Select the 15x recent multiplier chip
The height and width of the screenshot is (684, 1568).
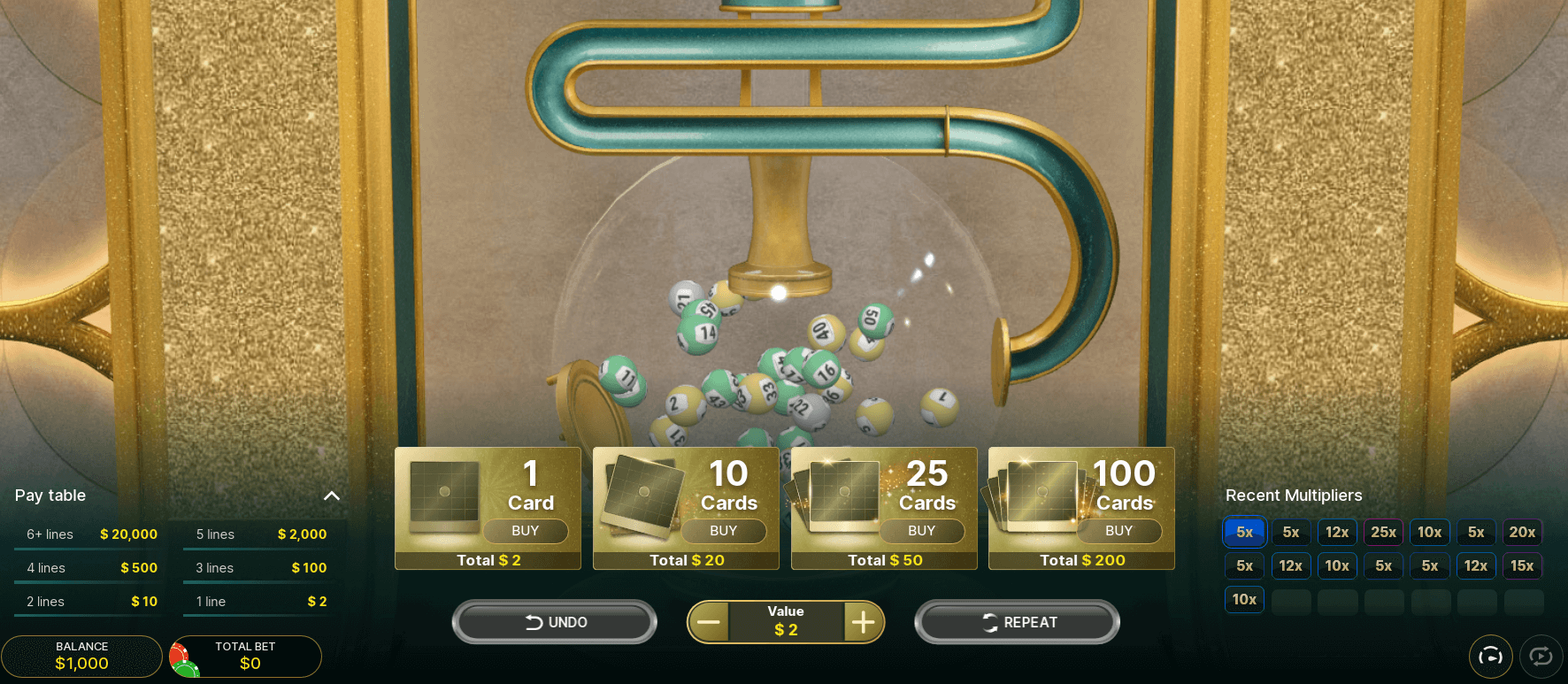[1522, 565]
